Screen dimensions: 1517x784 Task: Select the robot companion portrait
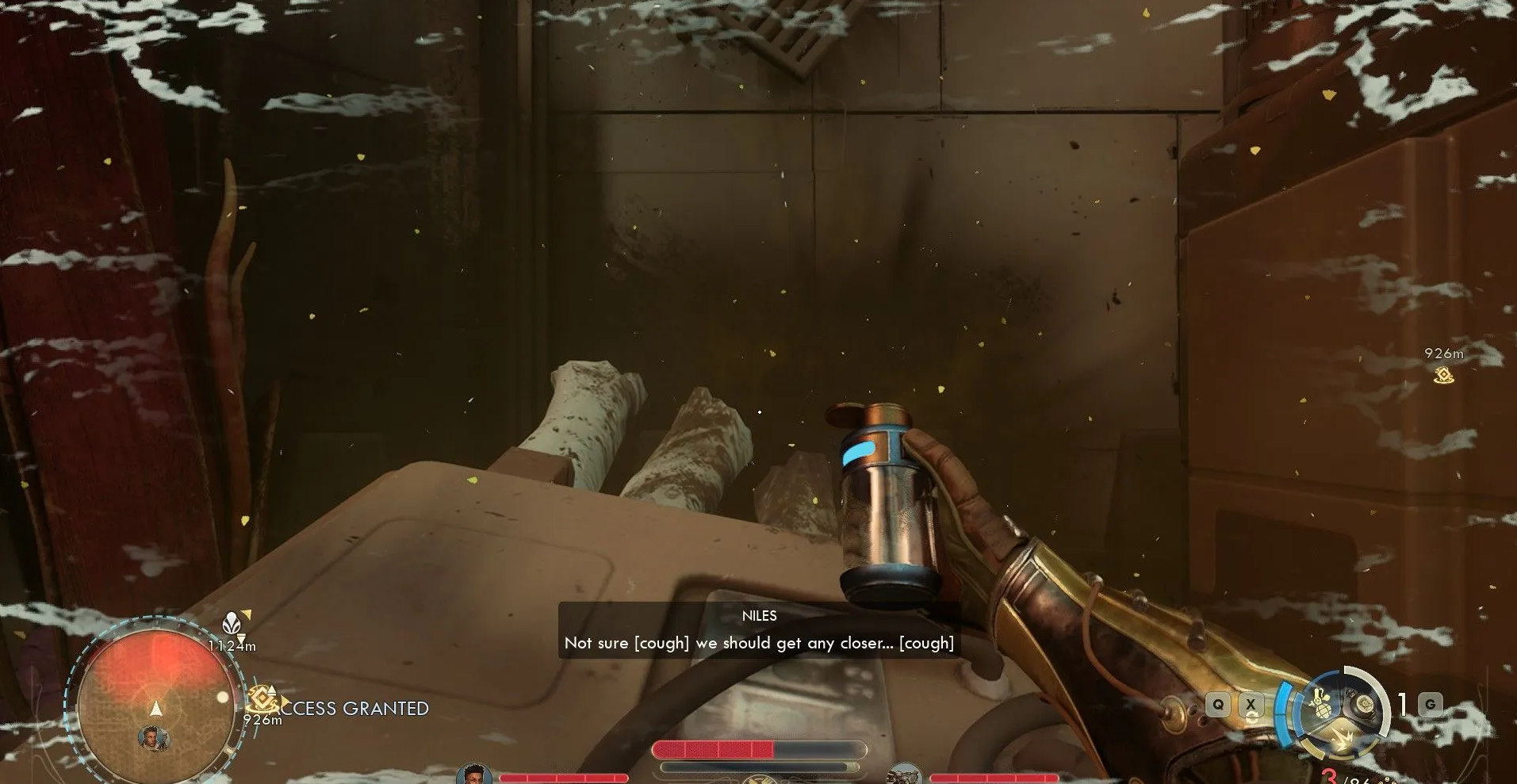[902, 774]
